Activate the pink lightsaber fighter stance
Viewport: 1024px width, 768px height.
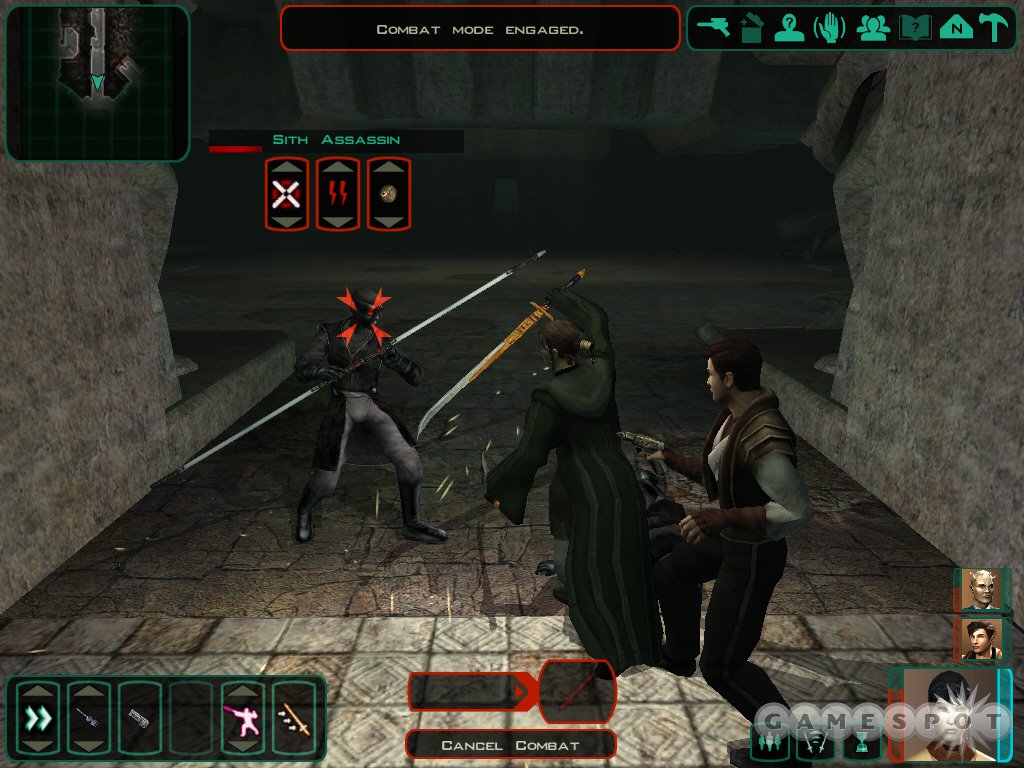click(x=242, y=718)
